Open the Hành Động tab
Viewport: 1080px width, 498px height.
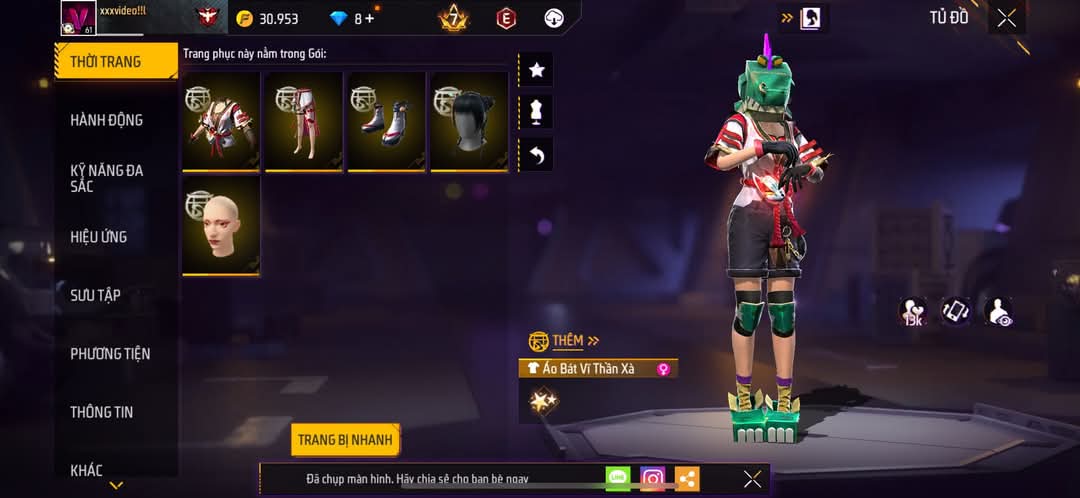point(107,120)
